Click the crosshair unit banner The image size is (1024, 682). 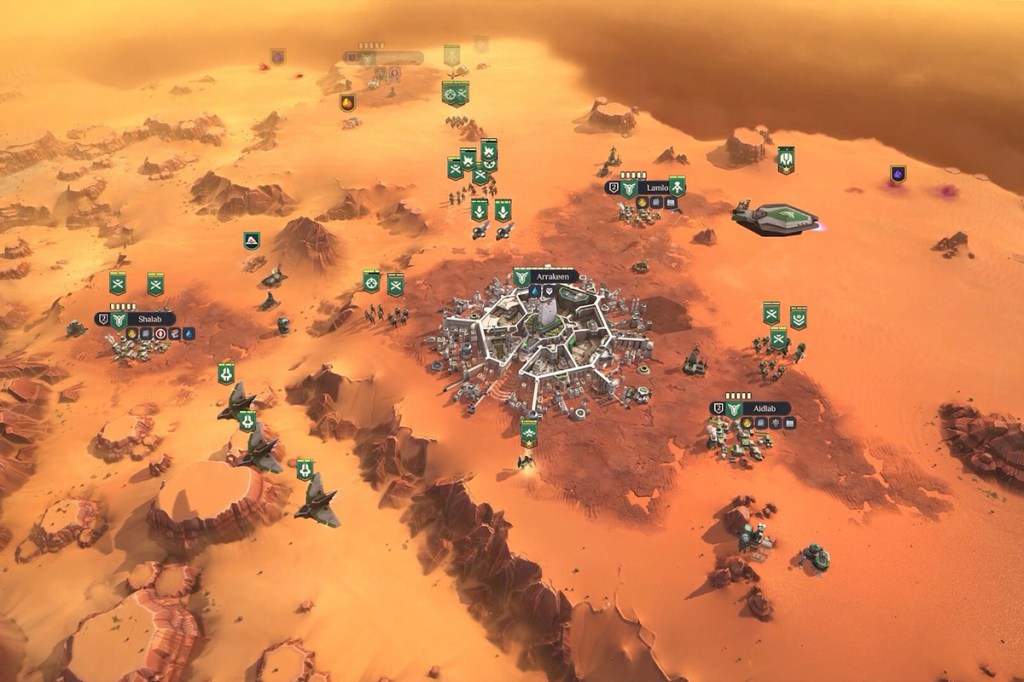point(372,282)
